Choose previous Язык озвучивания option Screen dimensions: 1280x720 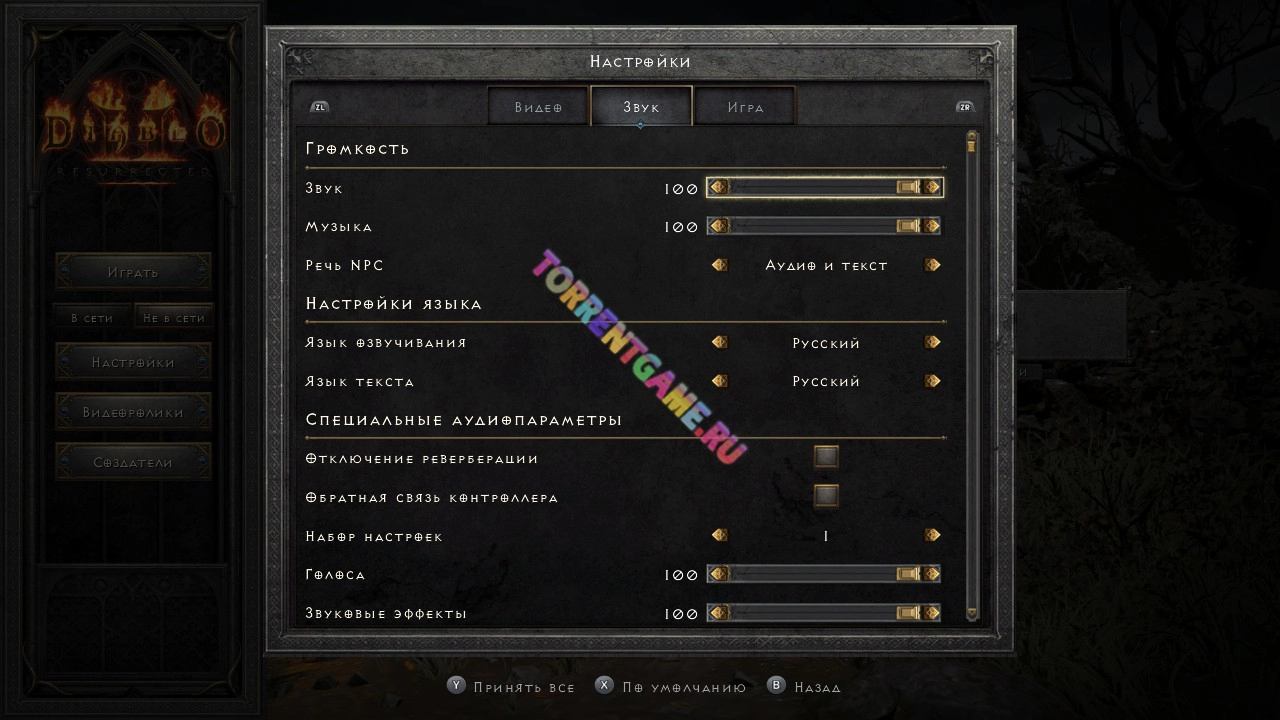(719, 343)
